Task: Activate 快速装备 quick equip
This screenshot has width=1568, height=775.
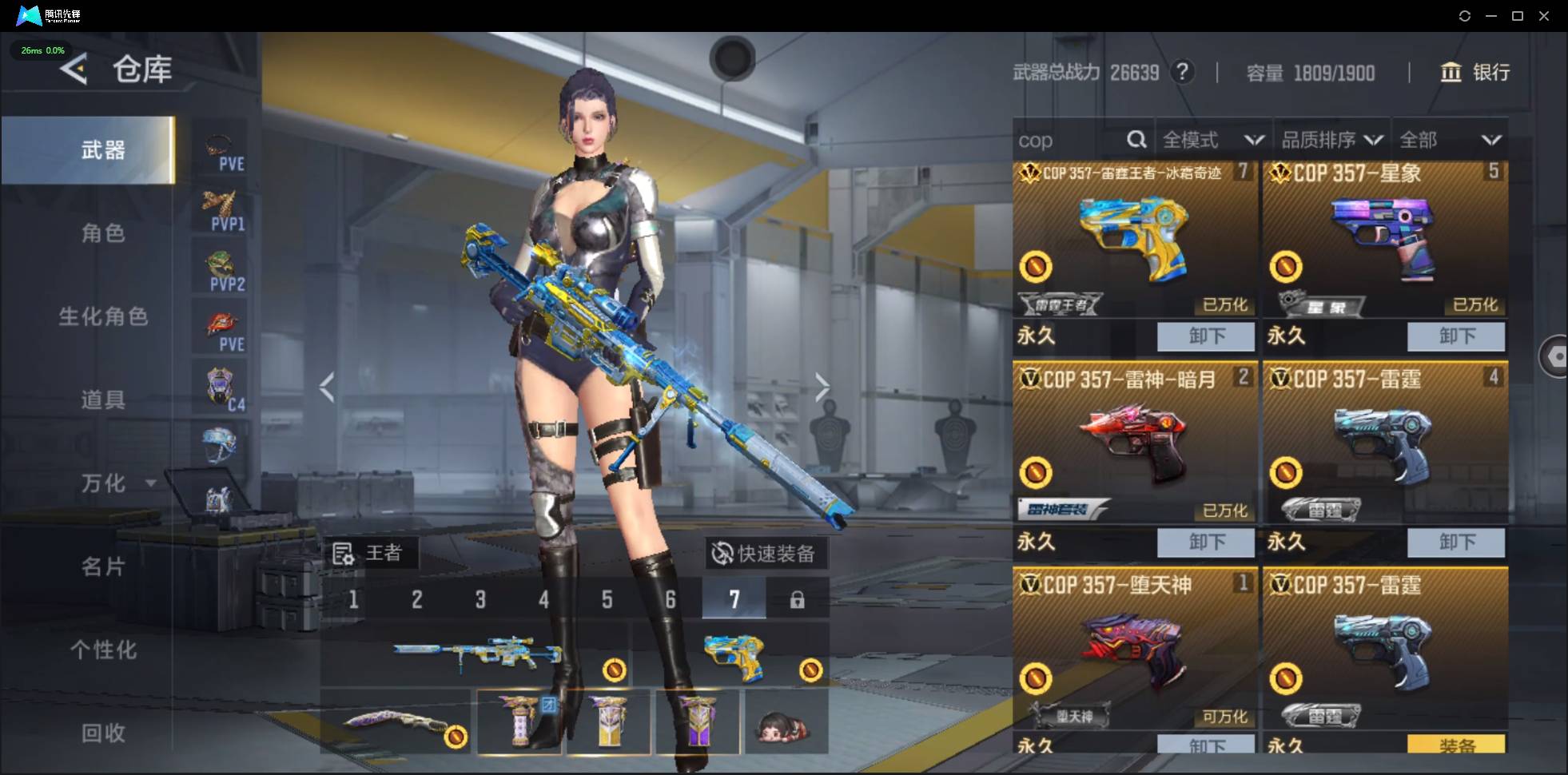Action: (x=765, y=553)
